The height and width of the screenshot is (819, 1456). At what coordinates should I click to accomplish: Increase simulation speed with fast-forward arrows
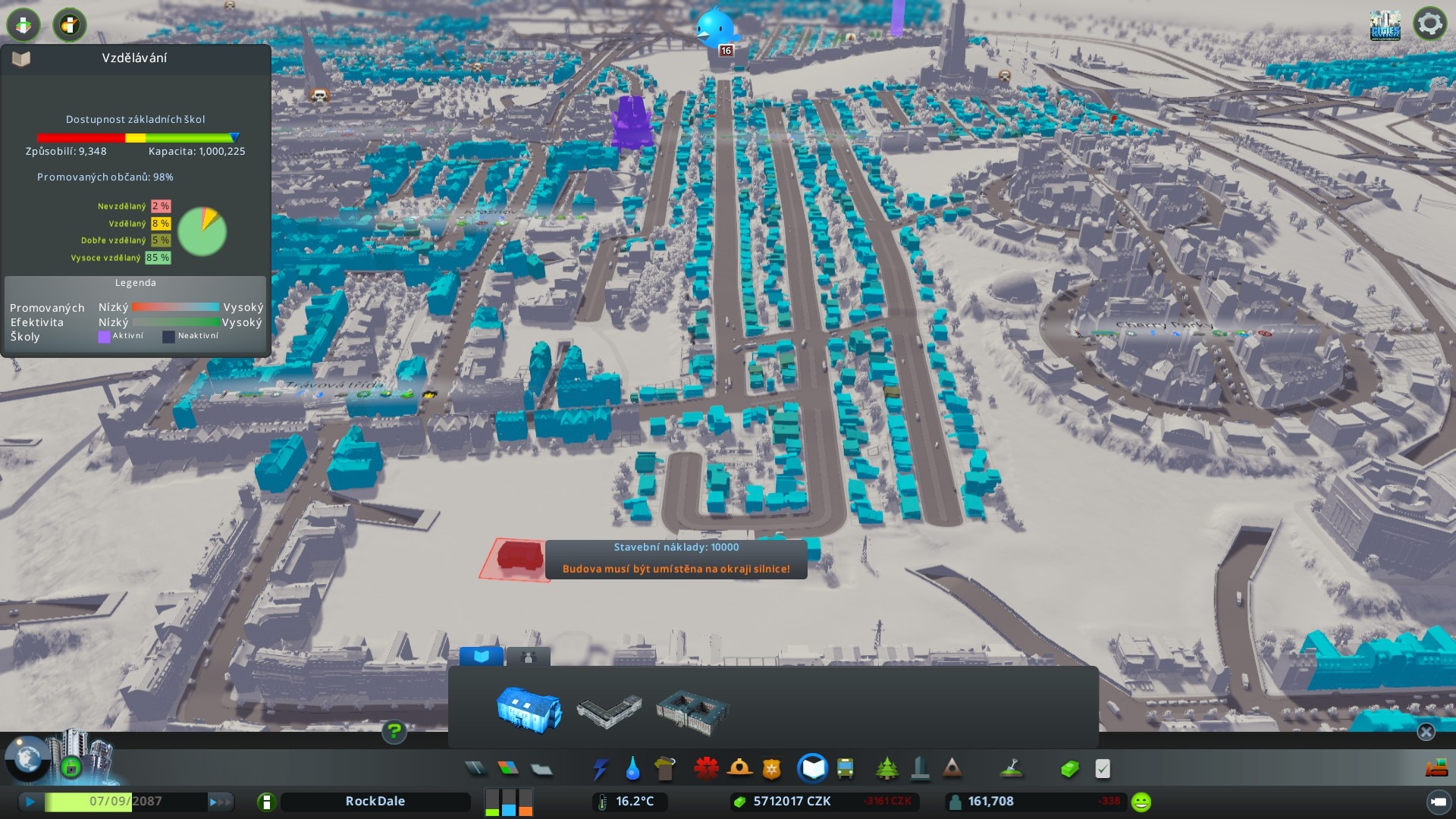click(220, 802)
